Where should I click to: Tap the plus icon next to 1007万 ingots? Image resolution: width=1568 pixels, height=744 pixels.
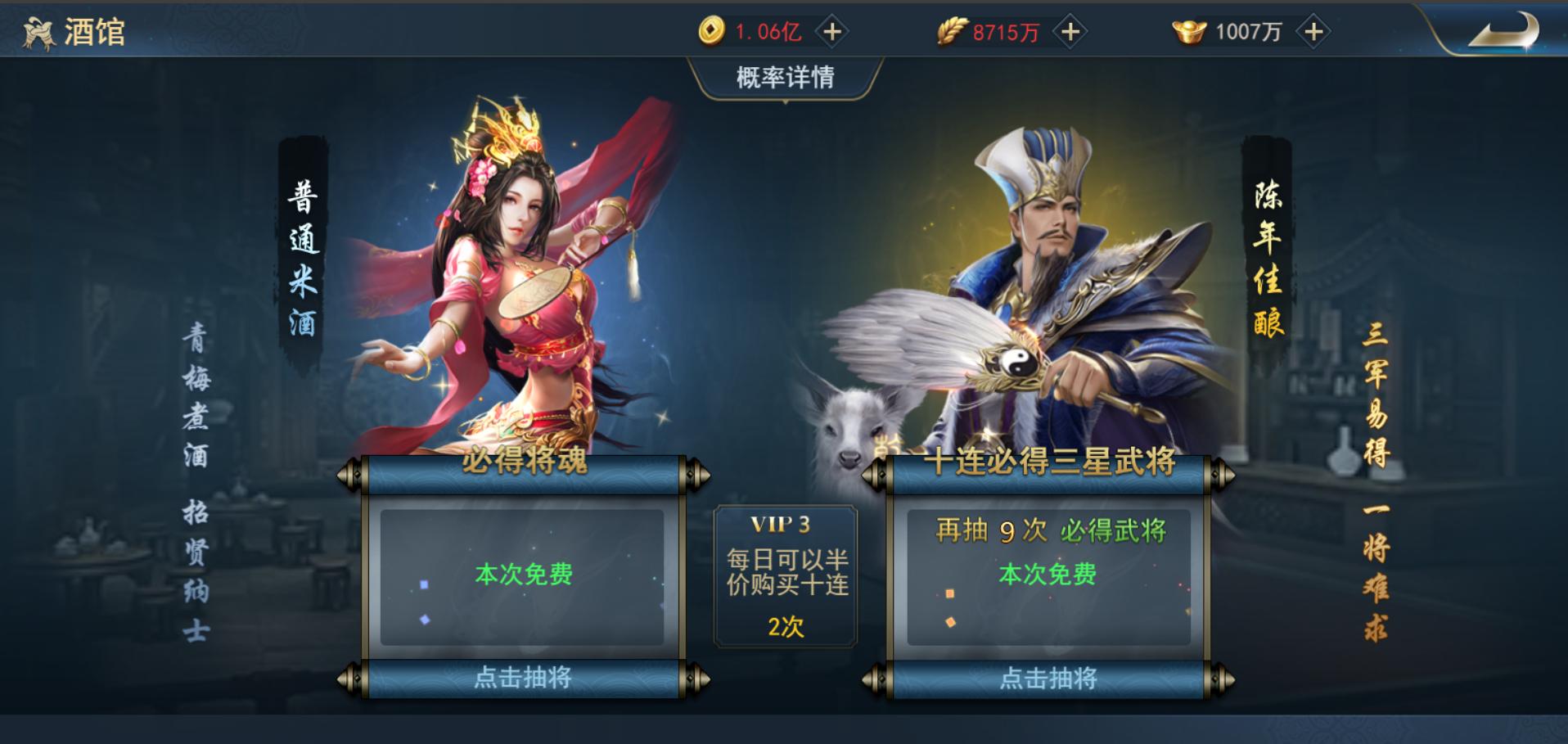(1313, 29)
